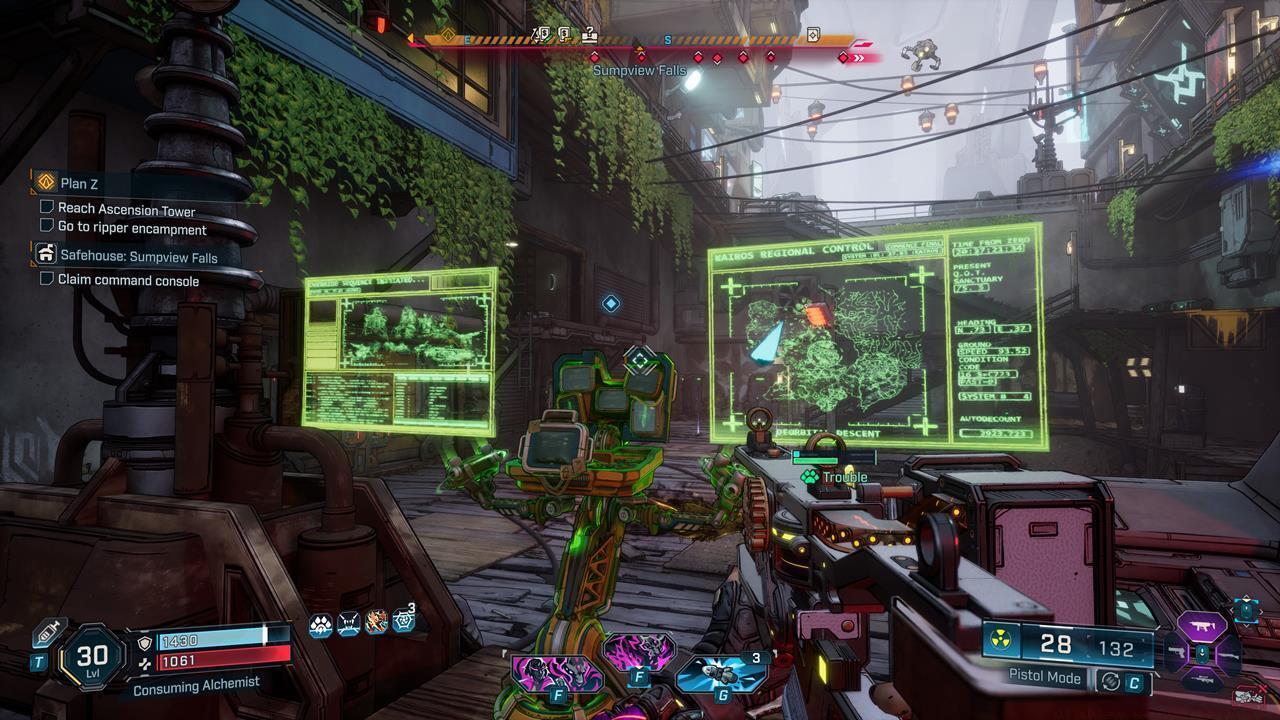Click the flaming character buff icon
This screenshot has width=1280, height=720.
pyautogui.click(x=376, y=622)
